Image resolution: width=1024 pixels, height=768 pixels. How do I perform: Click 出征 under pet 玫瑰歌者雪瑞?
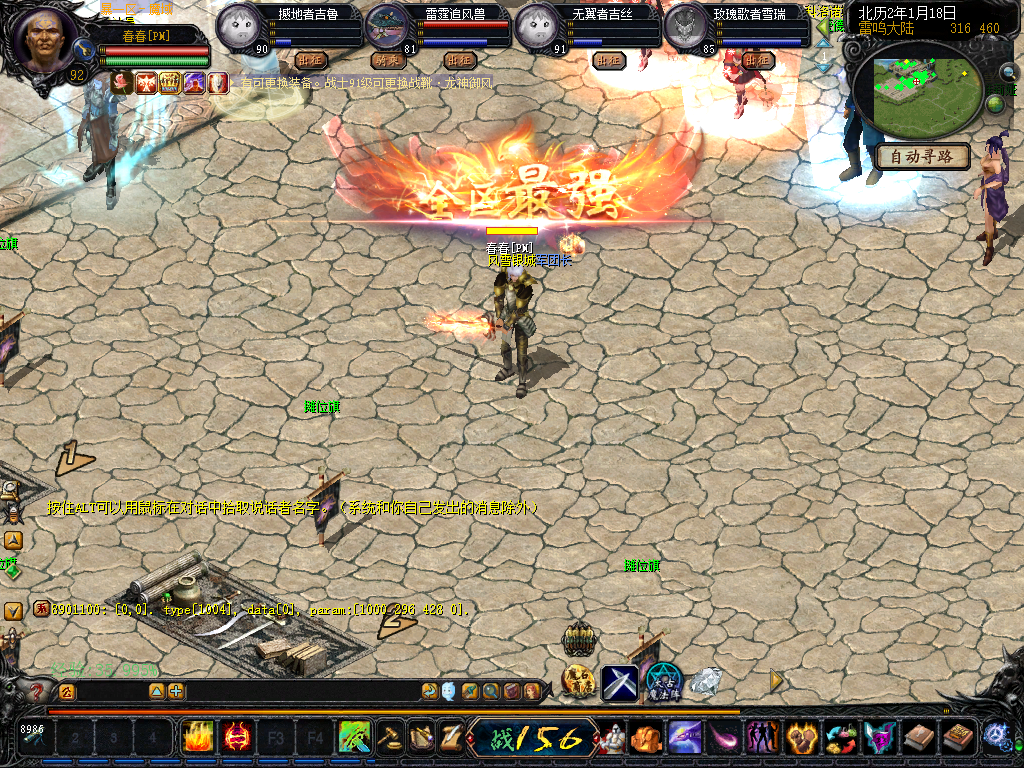tap(758, 60)
